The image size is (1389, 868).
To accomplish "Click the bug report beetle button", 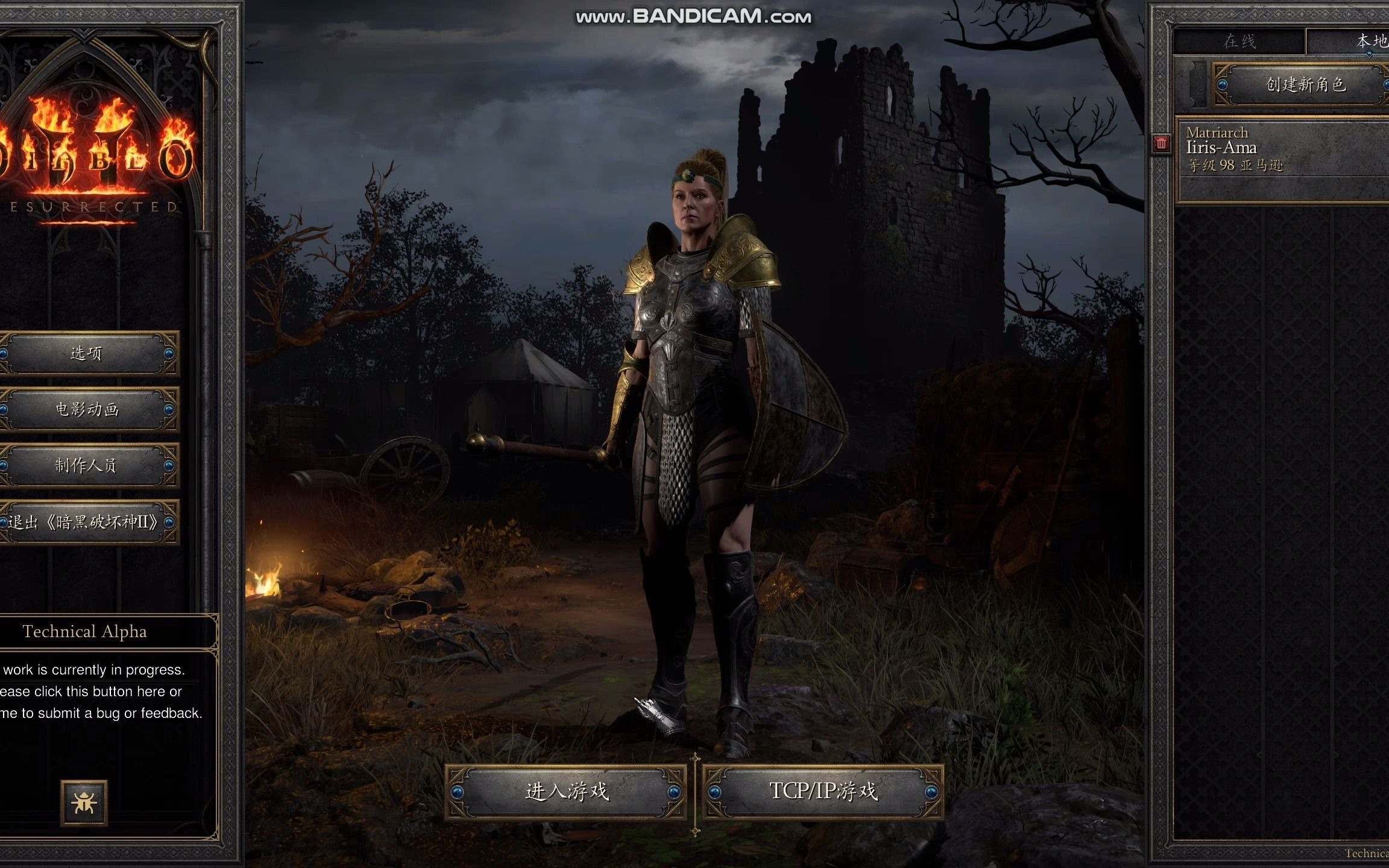I will point(84,802).
